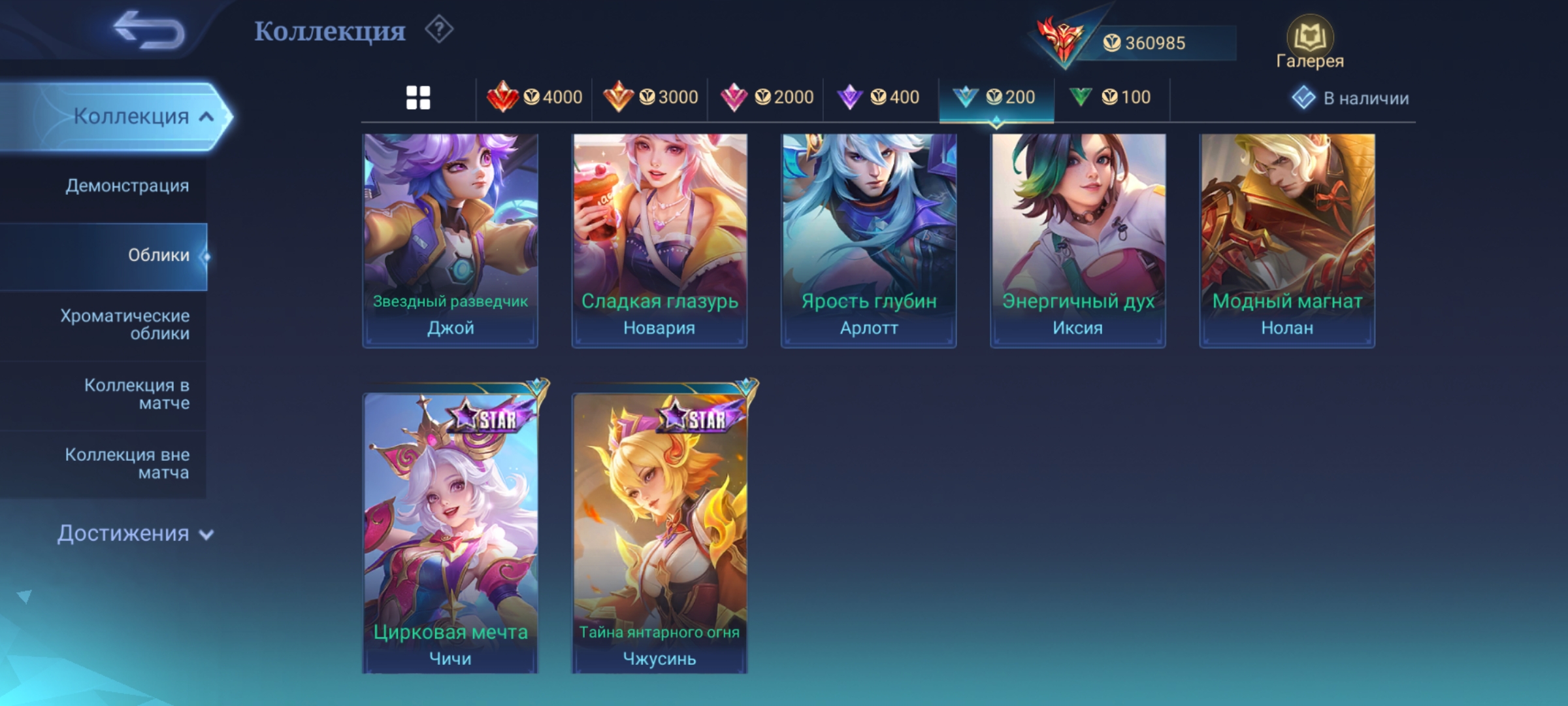Switch to the 400 points tier tab
Image resolution: width=1568 pixels, height=706 pixels.
click(879, 98)
